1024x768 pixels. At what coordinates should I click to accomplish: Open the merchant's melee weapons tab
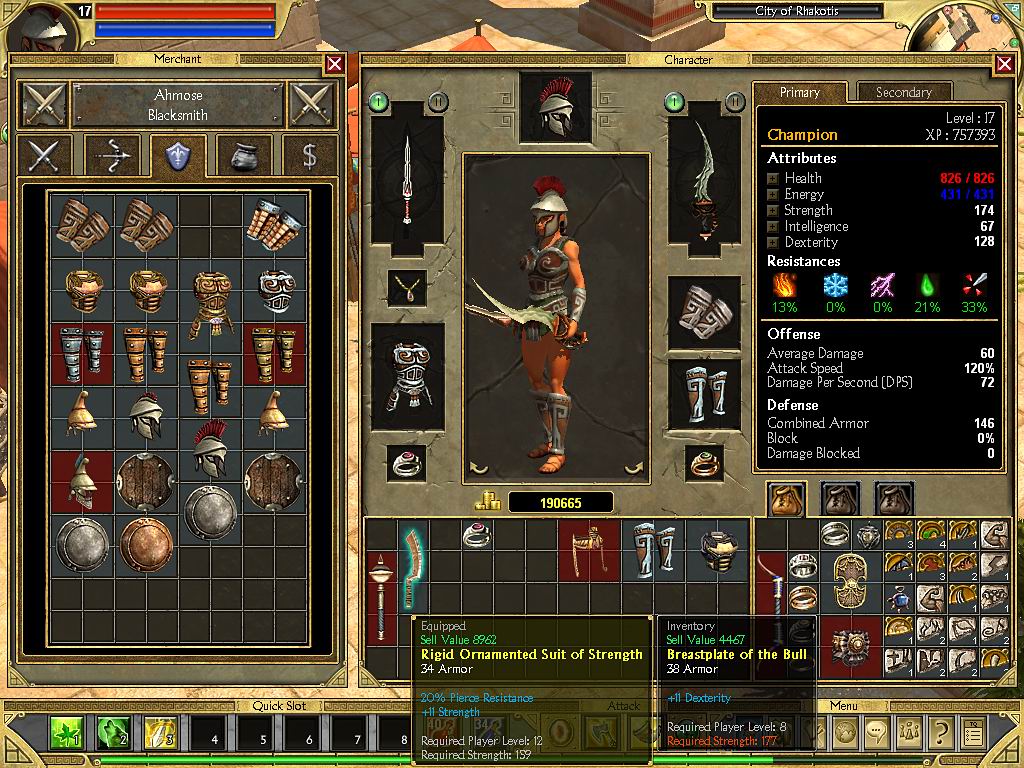[43, 155]
